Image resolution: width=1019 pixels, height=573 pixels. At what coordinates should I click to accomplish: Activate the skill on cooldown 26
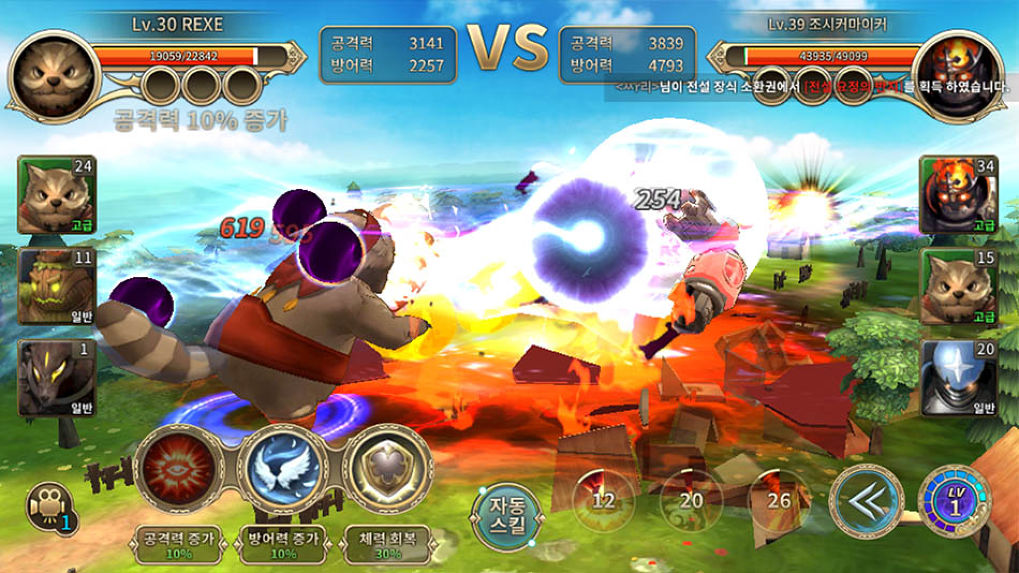coord(779,500)
